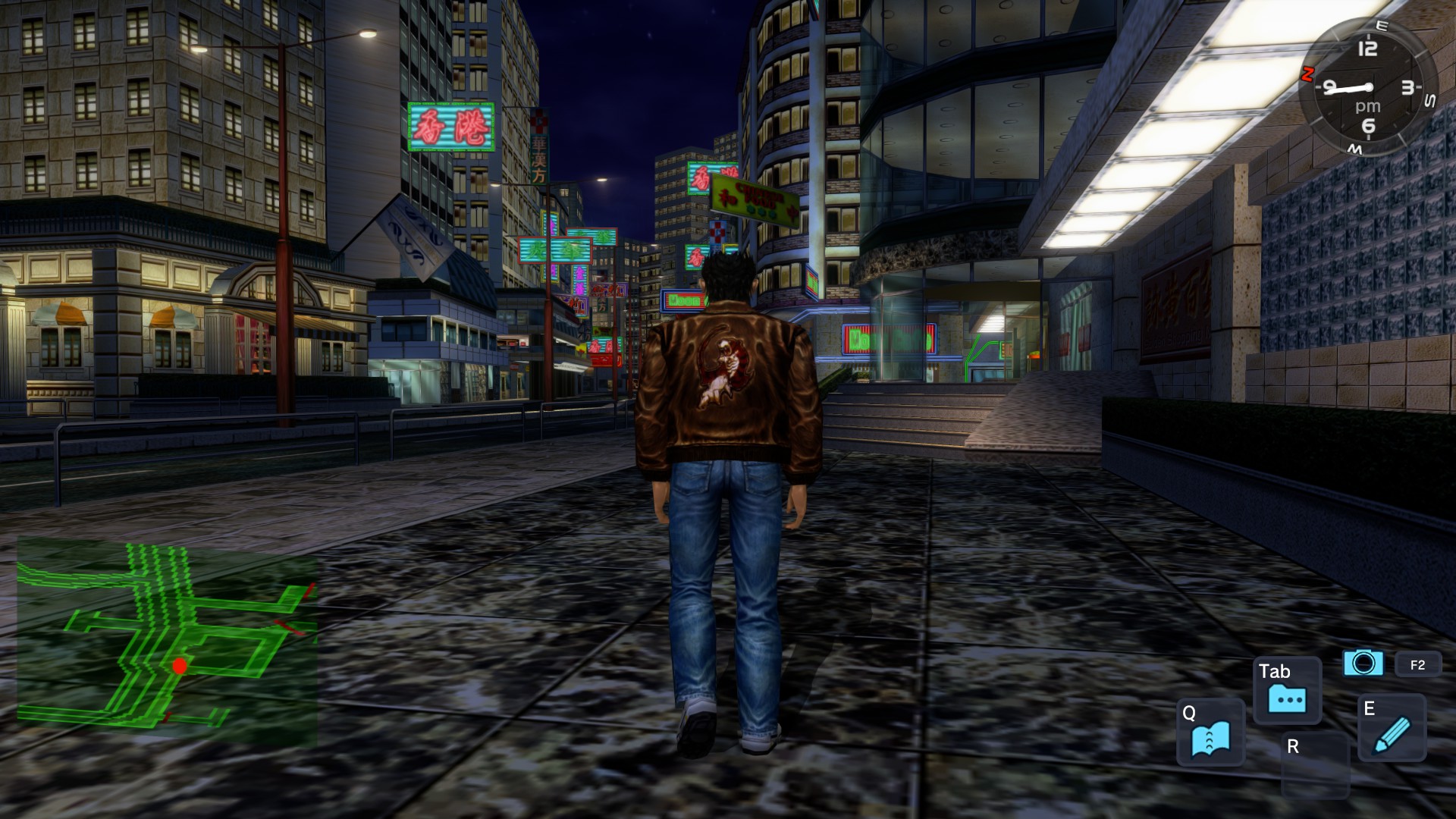Click the red N marker on the compass
This screenshot has height=819, width=1456.
point(1307,74)
